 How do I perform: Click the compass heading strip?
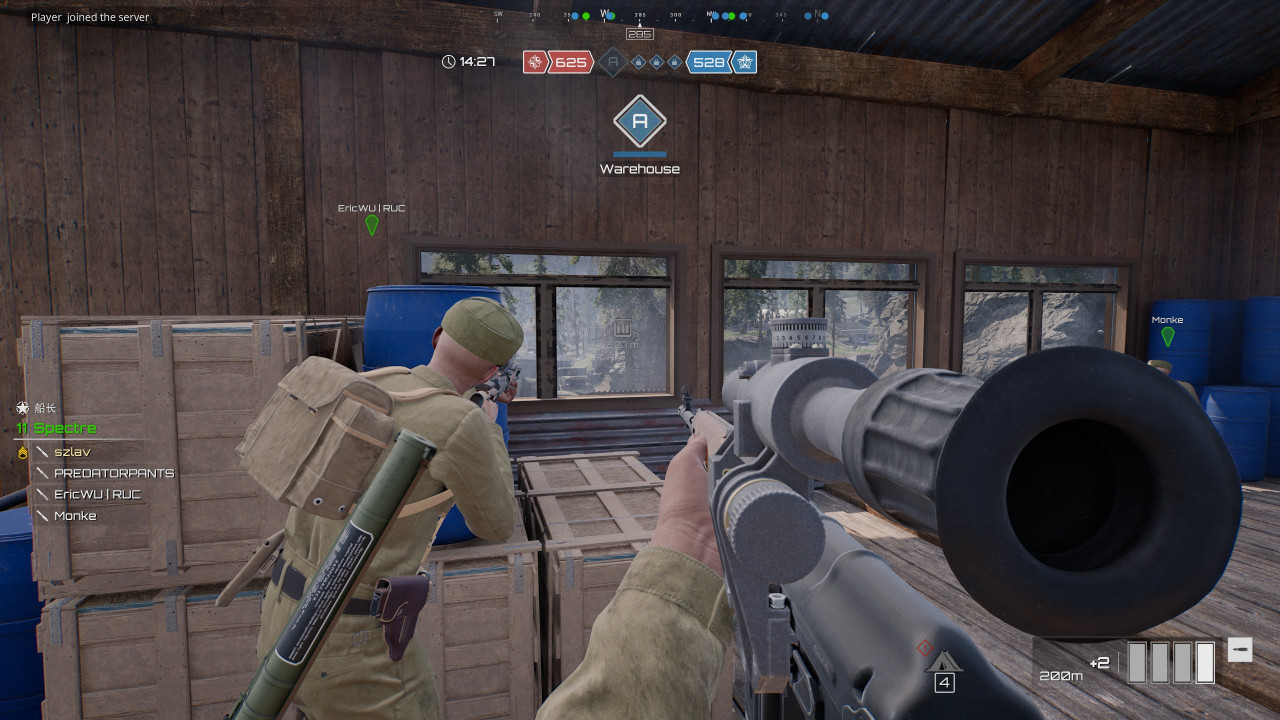[660, 16]
